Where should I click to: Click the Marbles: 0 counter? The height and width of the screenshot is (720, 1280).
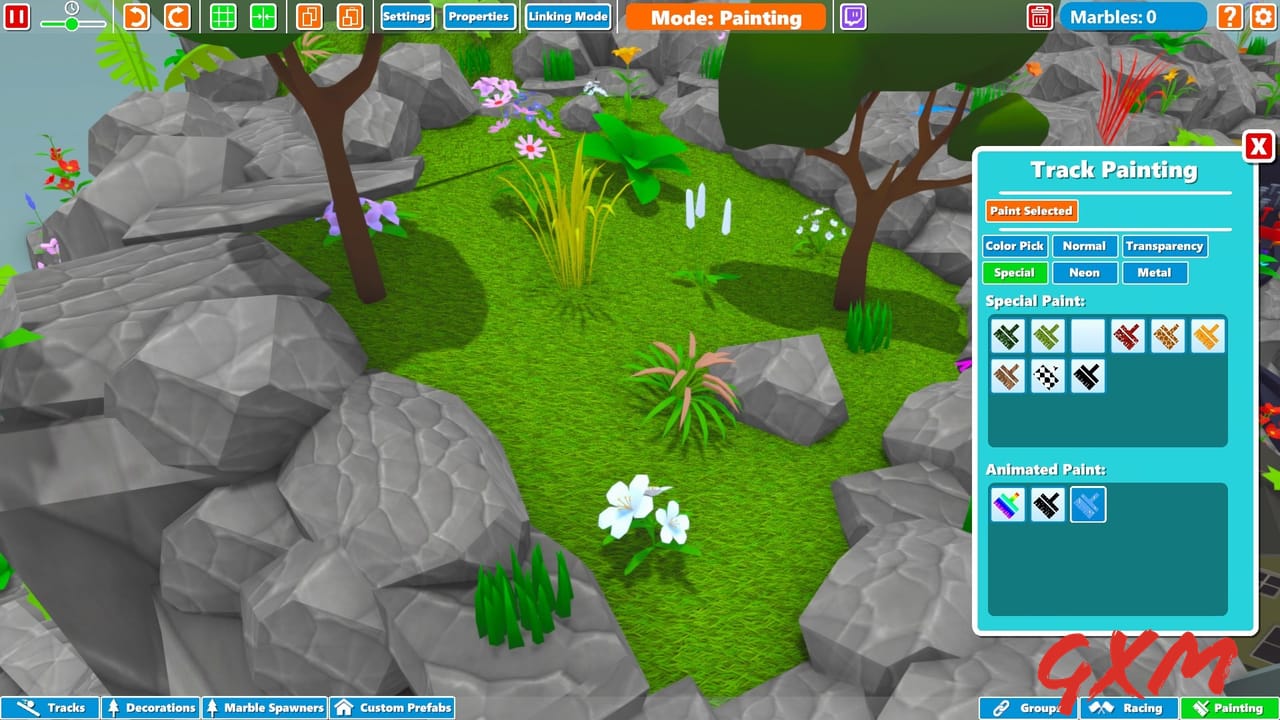1133,16
